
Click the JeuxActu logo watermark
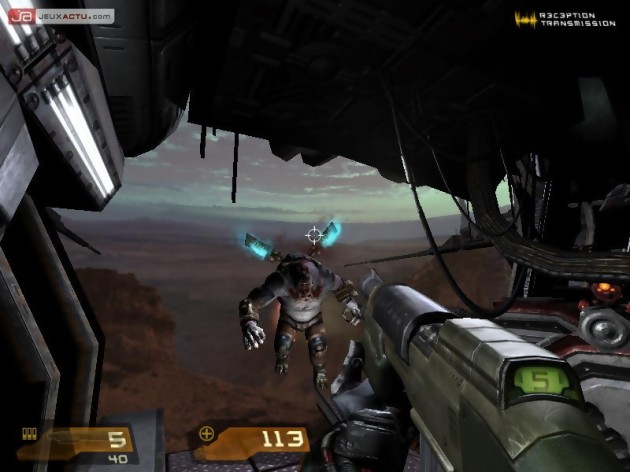click(61, 16)
